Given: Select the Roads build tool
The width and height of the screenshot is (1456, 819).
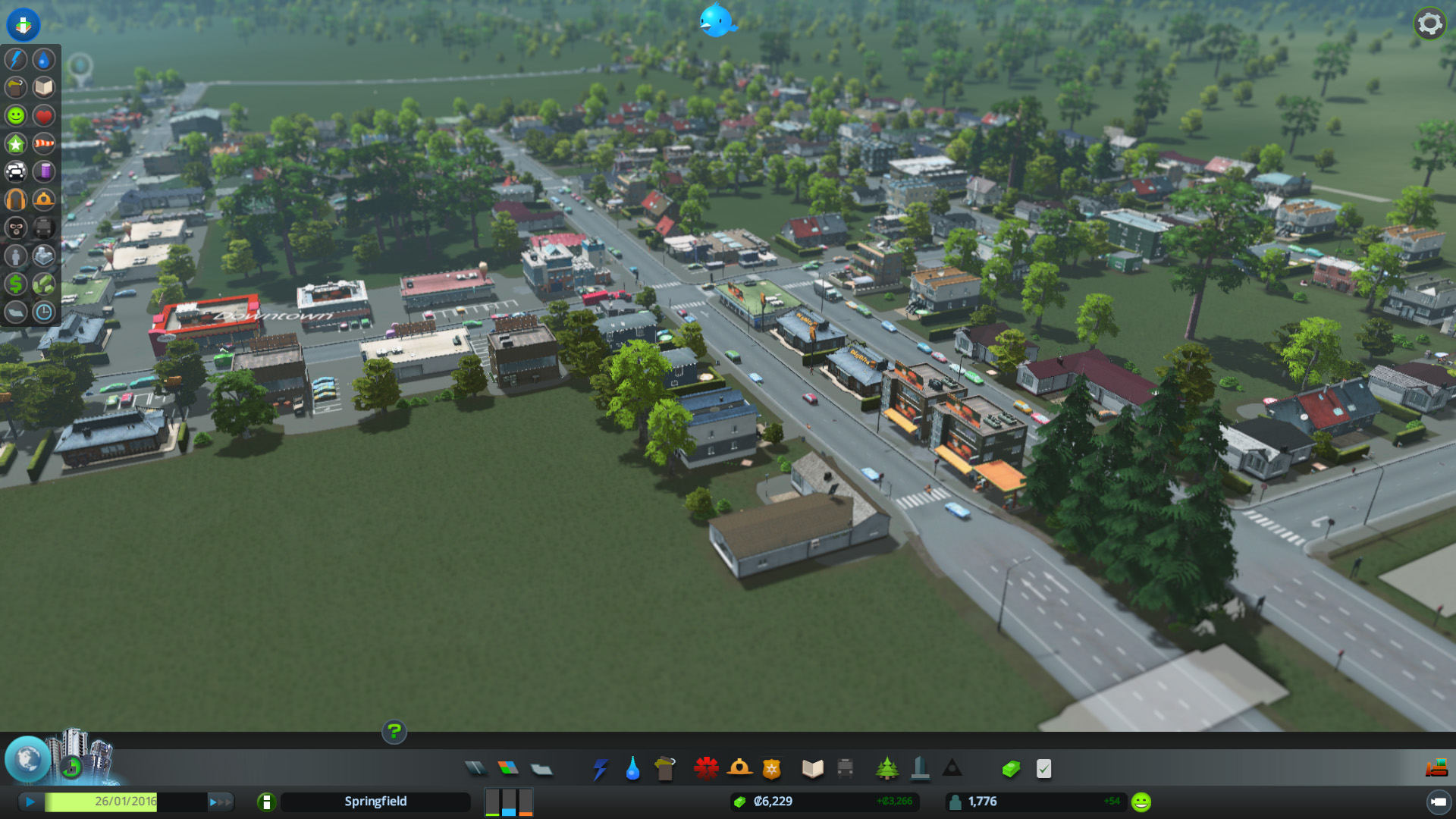Looking at the screenshot, I should tap(475, 769).
